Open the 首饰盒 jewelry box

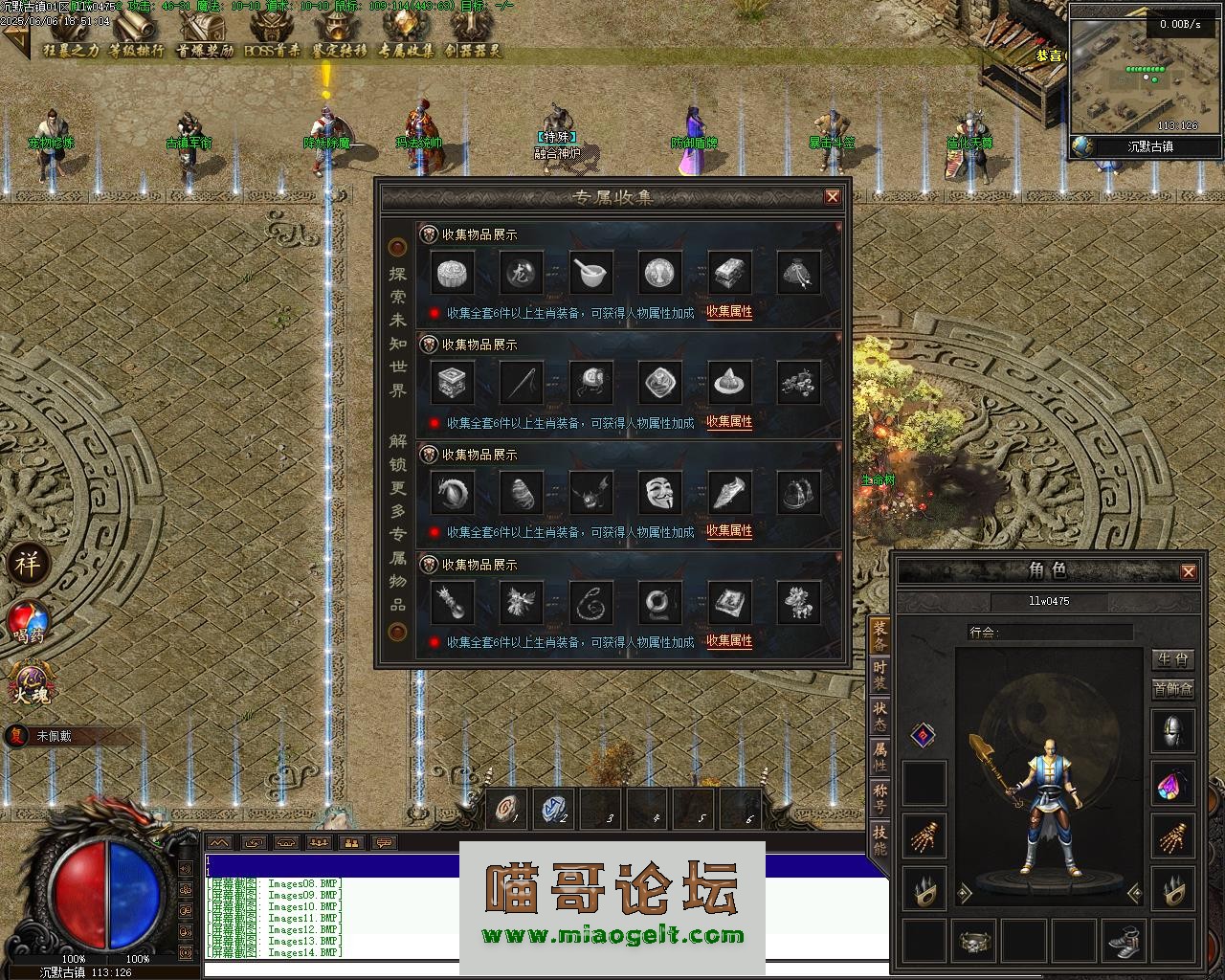click(x=1172, y=689)
